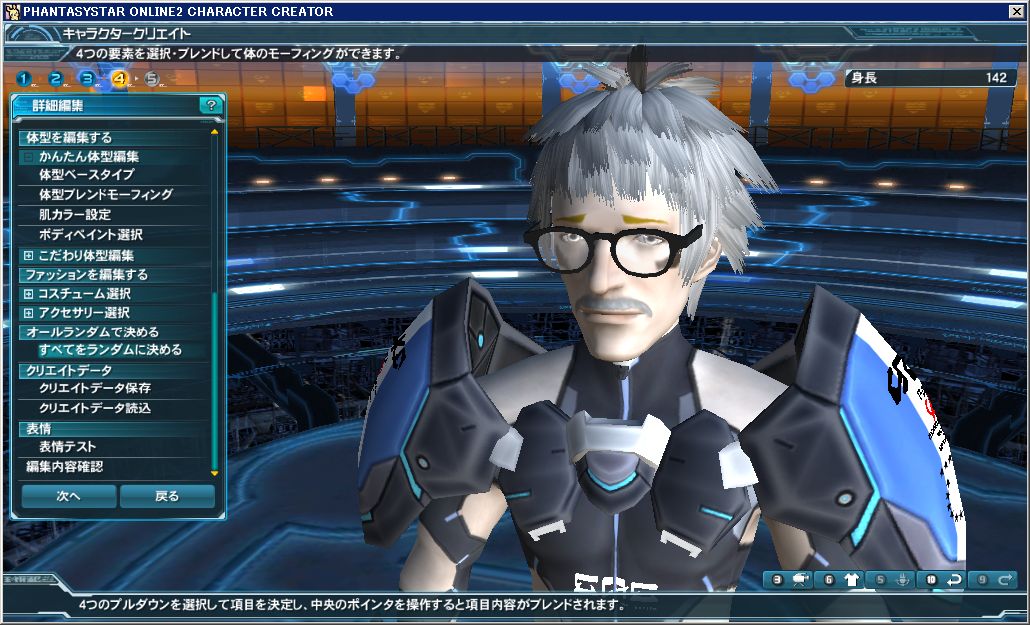This screenshot has height=625, width=1030.
Task: Select 体型ベースタイプ menu entry
Action: pos(86,175)
